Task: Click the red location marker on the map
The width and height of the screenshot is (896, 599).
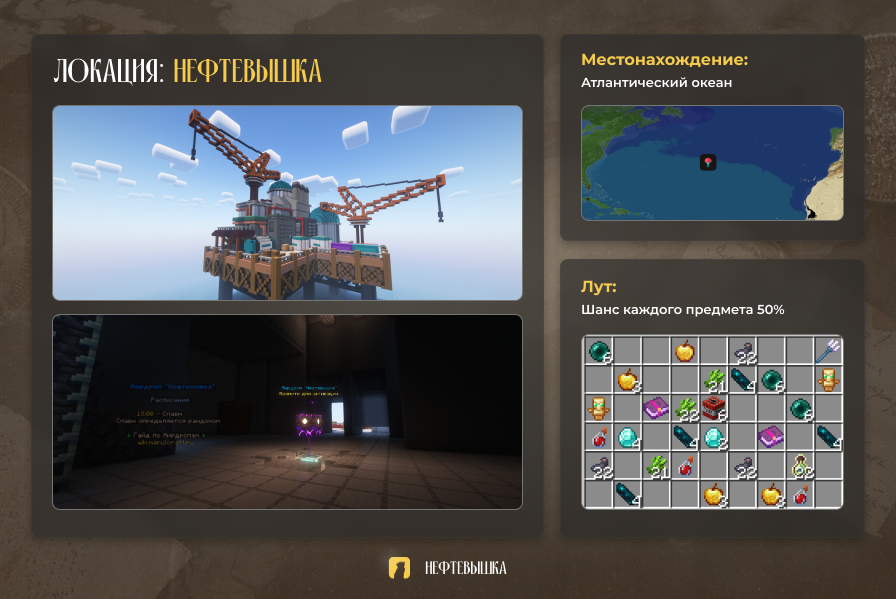Action: pyautogui.click(x=708, y=162)
